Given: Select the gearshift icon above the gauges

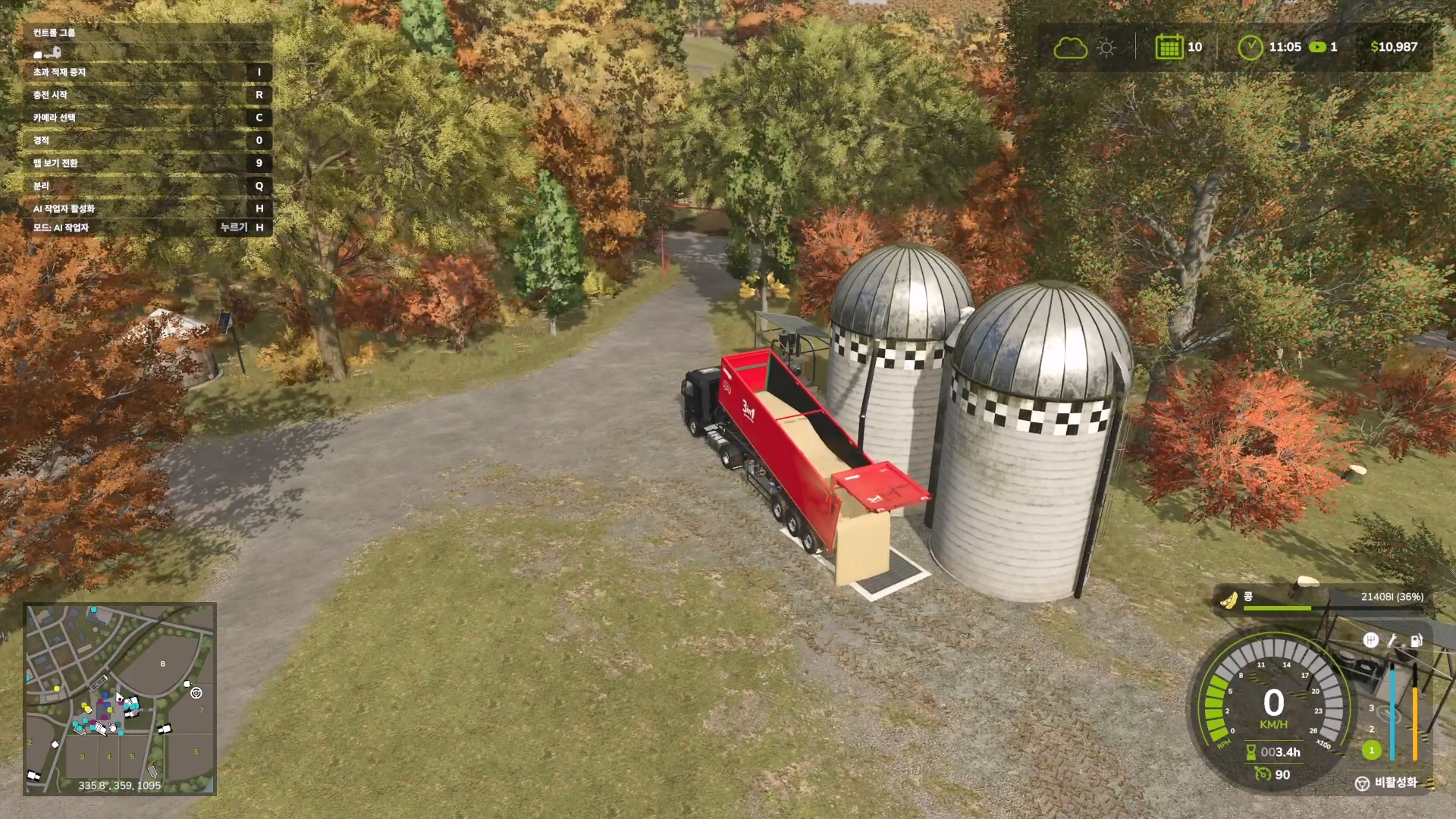Looking at the screenshot, I should click(1370, 640).
